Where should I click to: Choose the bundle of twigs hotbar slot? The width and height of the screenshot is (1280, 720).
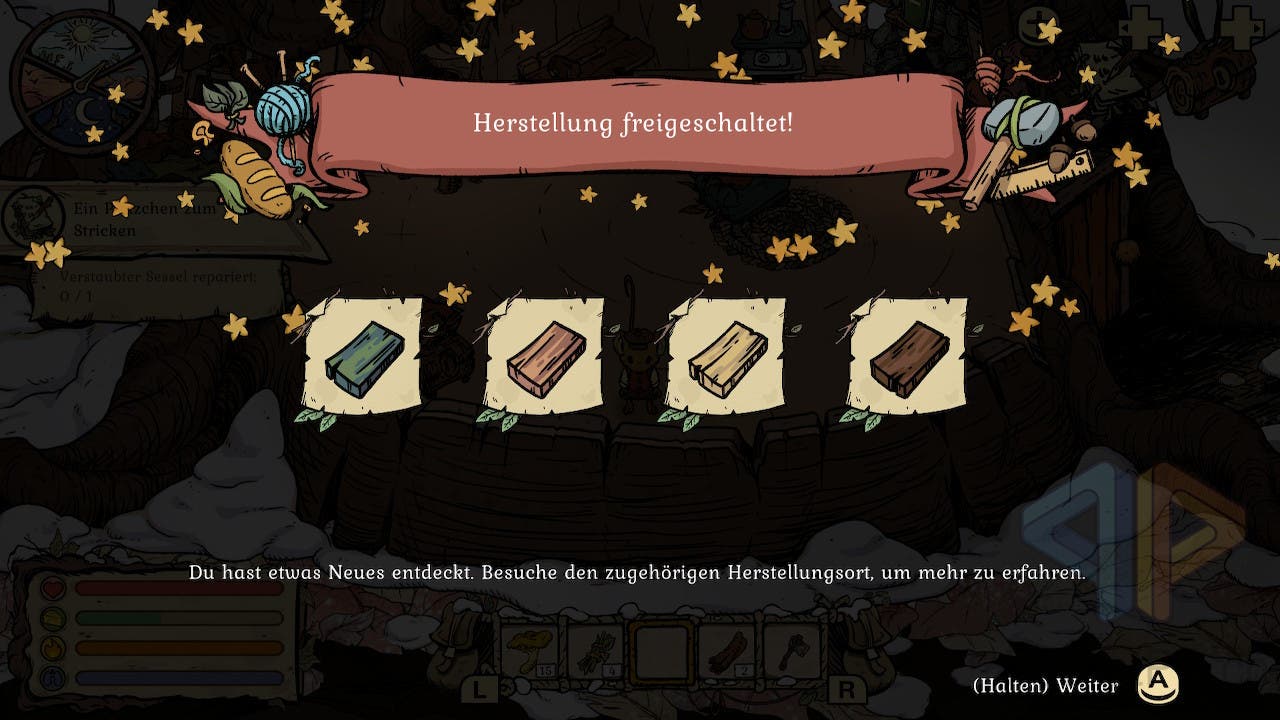pyautogui.click(x=595, y=650)
